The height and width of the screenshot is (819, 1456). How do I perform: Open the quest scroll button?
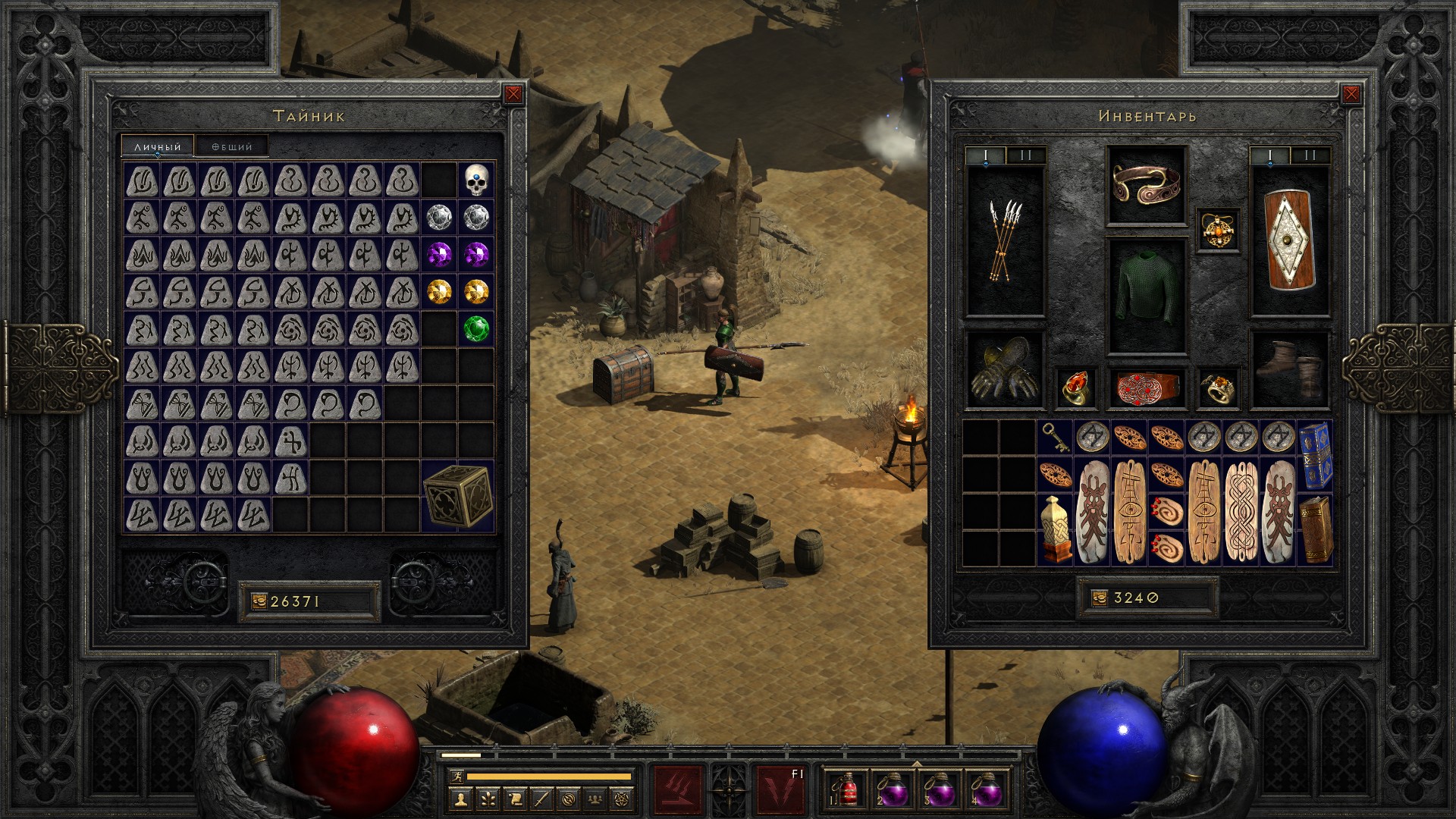coord(514,798)
